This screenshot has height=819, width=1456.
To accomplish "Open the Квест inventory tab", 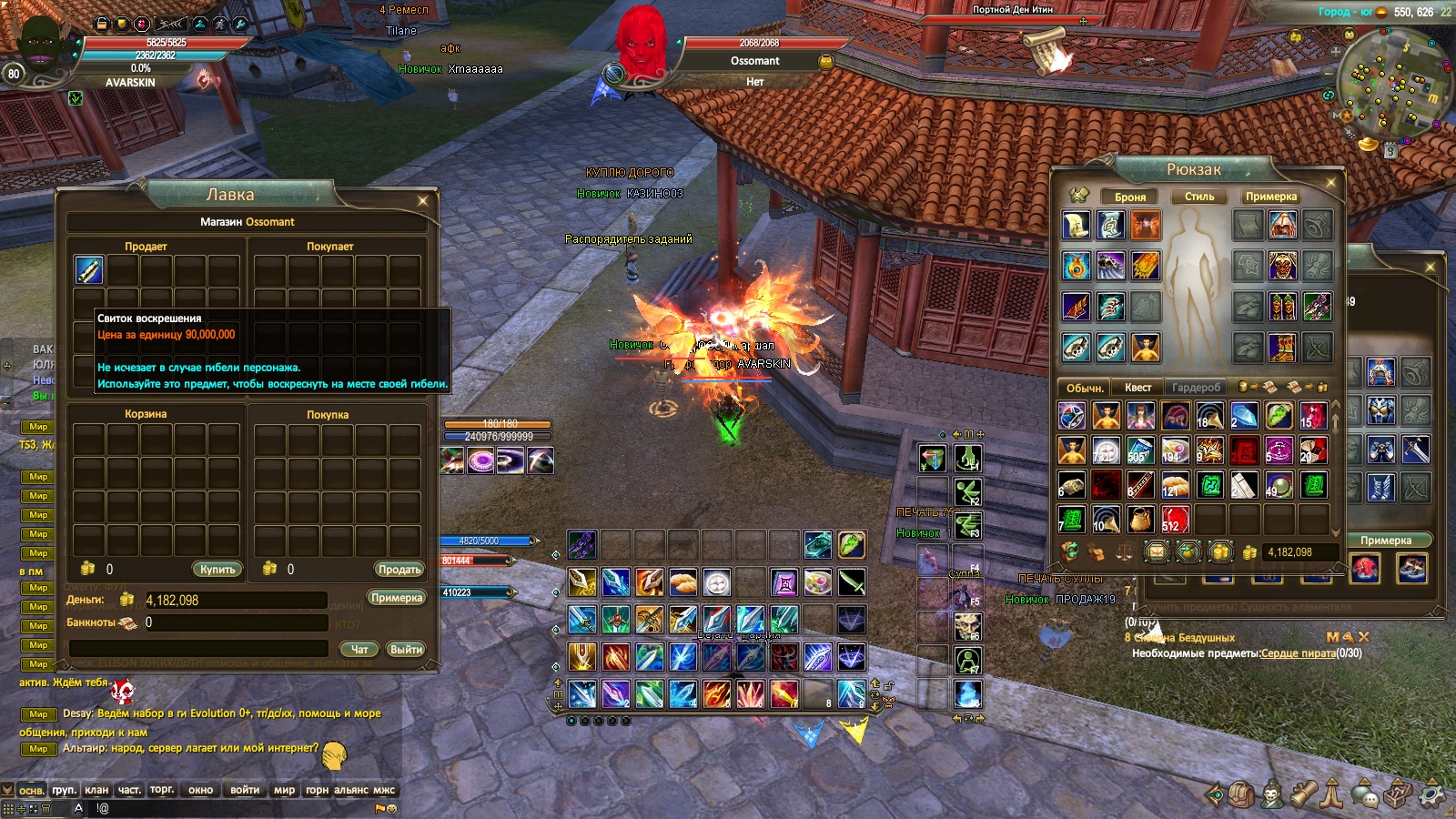I will click(x=1137, y=388).
